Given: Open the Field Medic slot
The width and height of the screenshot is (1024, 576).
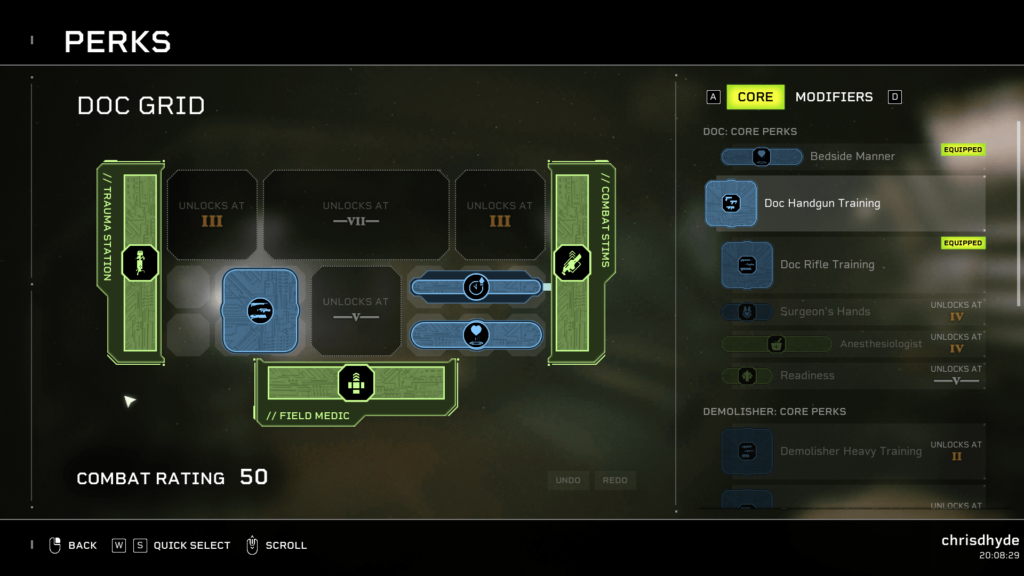Looking at the screenshot, I should pyautogui.click(x=355, y=383).
